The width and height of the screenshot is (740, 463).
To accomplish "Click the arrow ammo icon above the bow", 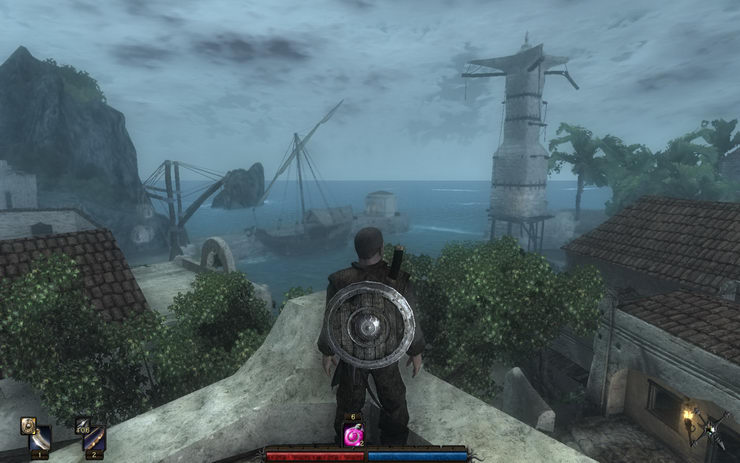I will pyautogui.click(x=82, y=424).
